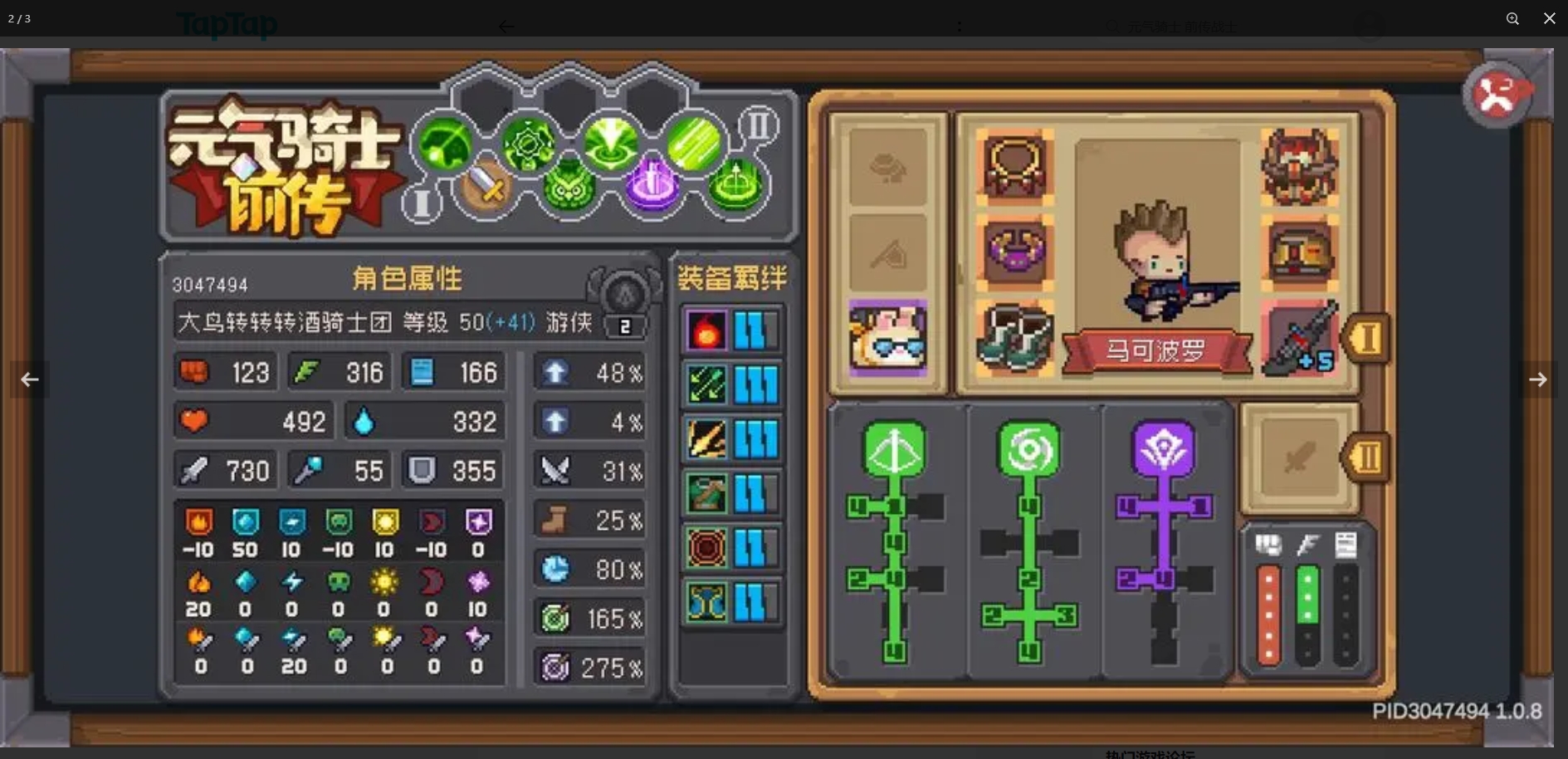Select the green bow skill tree
This screenshot has height=759, width=1568.
pyautogui.click(x=895, y=449)
